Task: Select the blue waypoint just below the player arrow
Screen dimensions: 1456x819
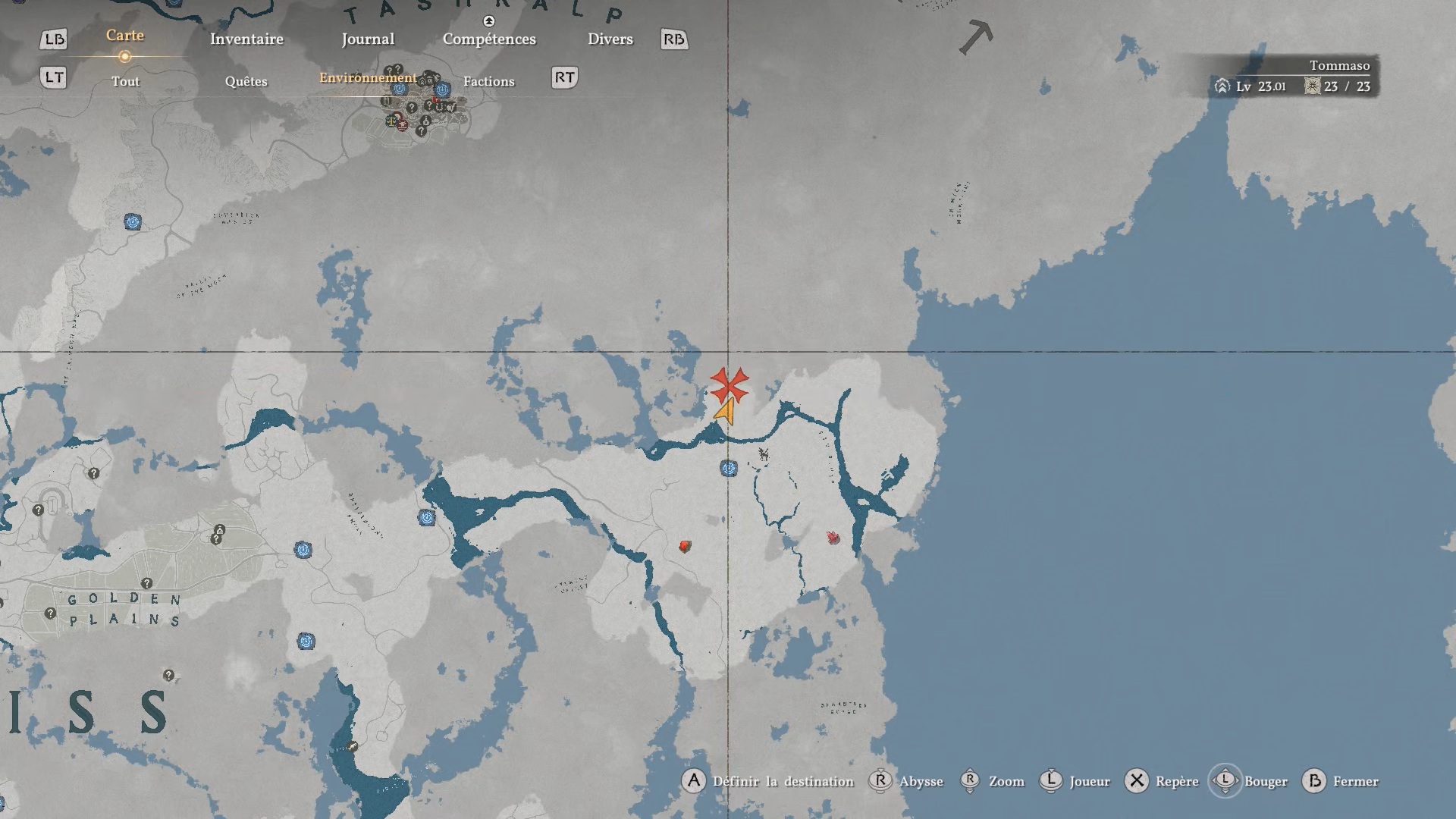Action: pyautogui.click(x=729, y=469)
